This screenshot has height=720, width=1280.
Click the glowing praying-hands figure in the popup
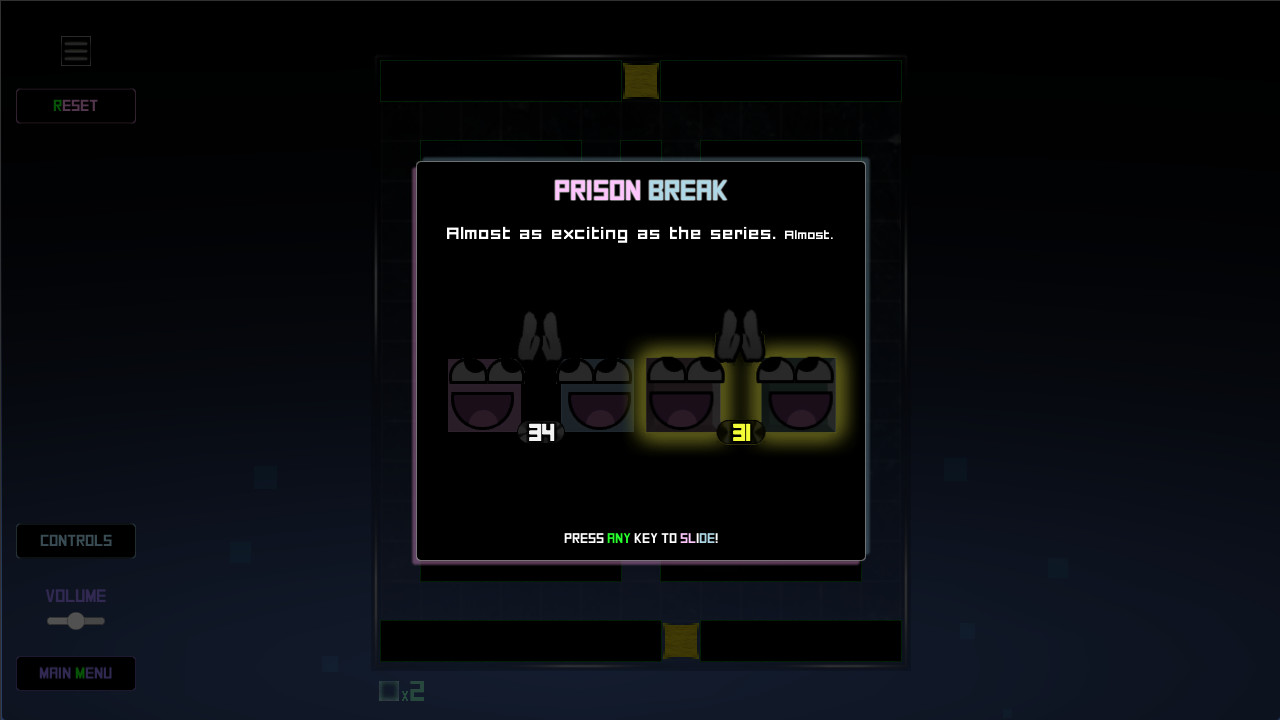point(742,335)
